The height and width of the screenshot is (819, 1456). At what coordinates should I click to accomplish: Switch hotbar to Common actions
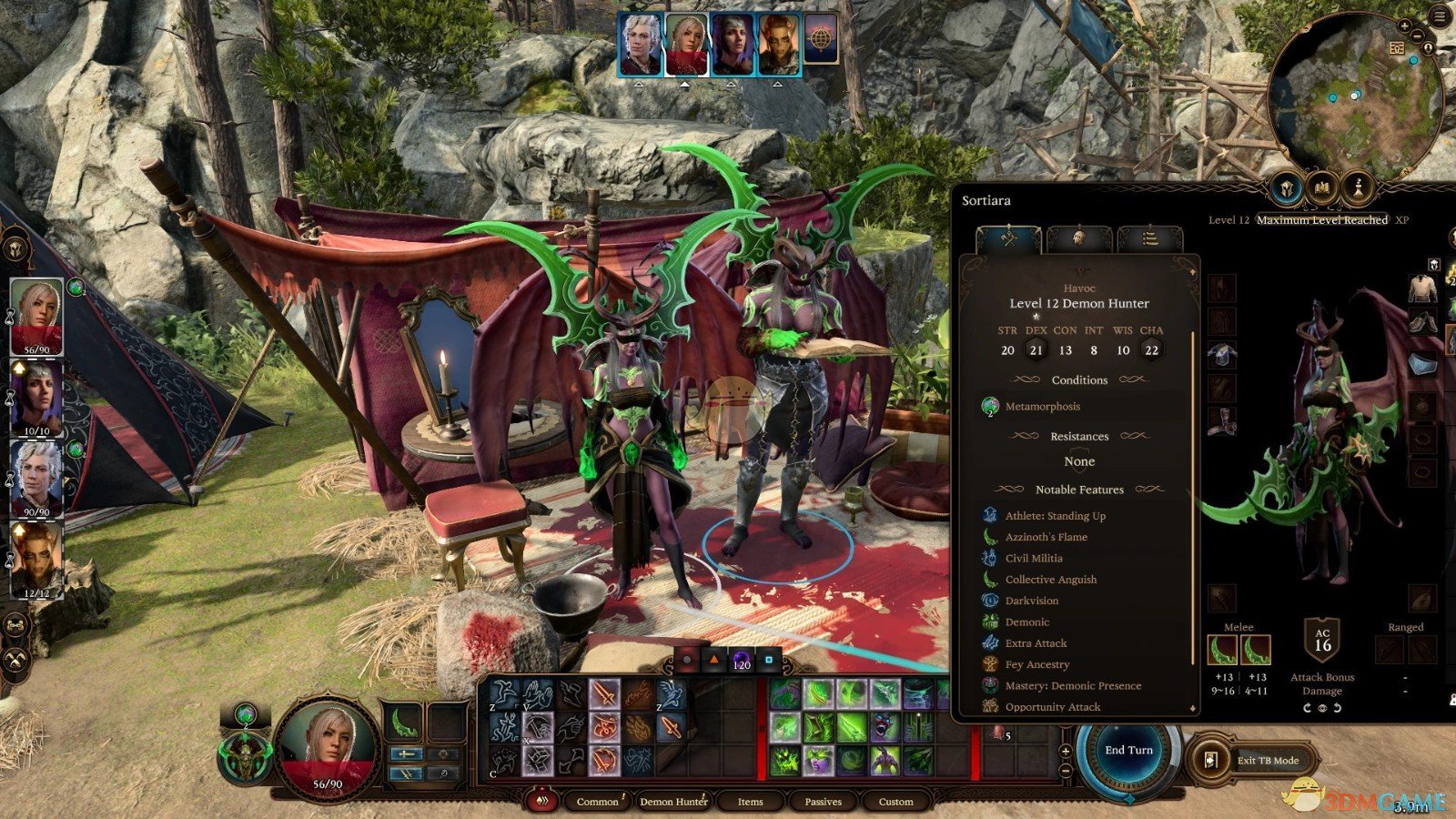point(597,802)
